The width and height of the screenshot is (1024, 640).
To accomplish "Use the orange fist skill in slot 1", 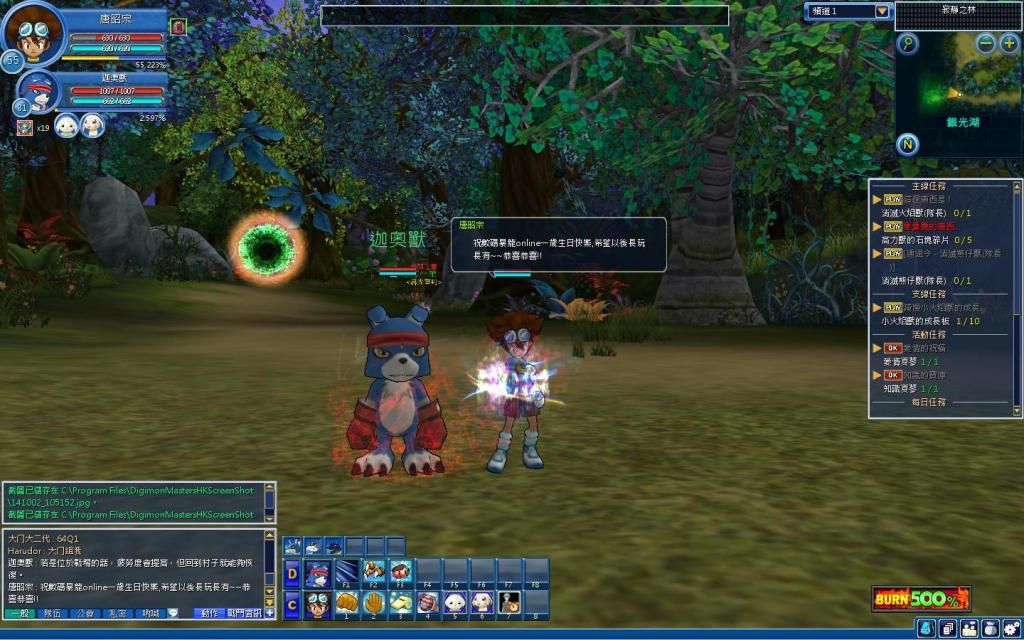I will click(347, 603).
